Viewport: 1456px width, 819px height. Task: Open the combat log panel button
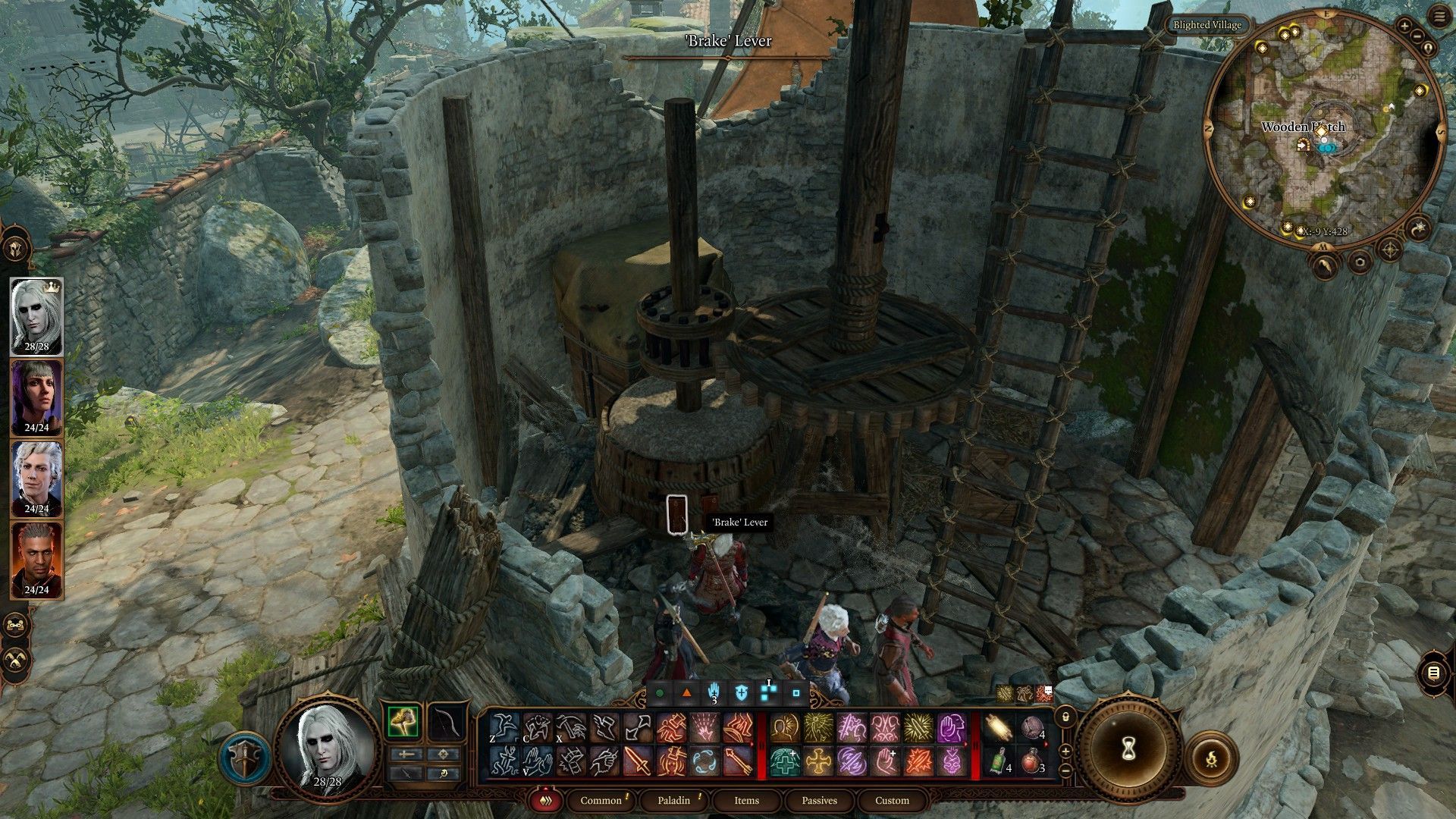coord(1432,673)
